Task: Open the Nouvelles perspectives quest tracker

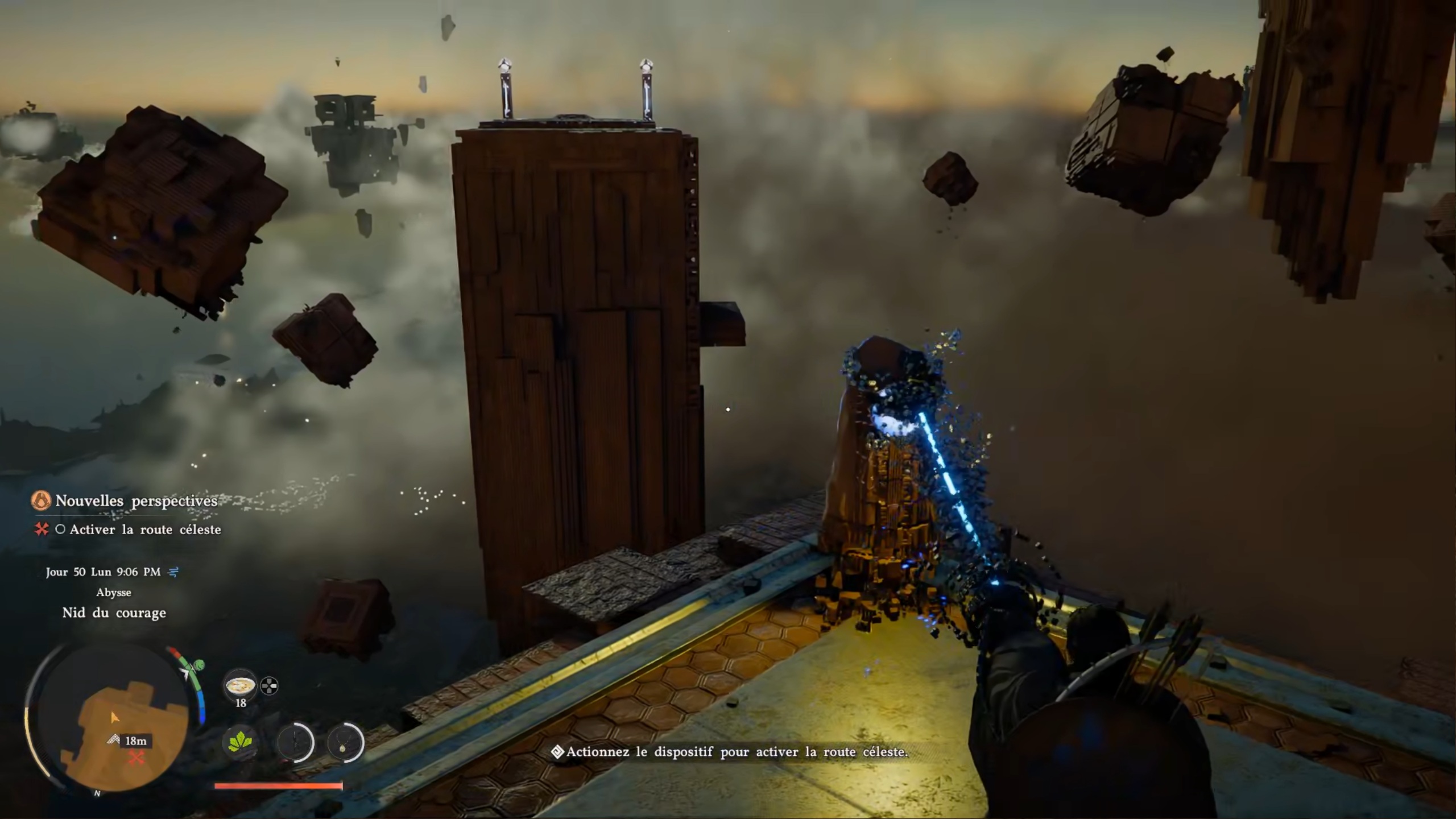Action: [136, 501]
